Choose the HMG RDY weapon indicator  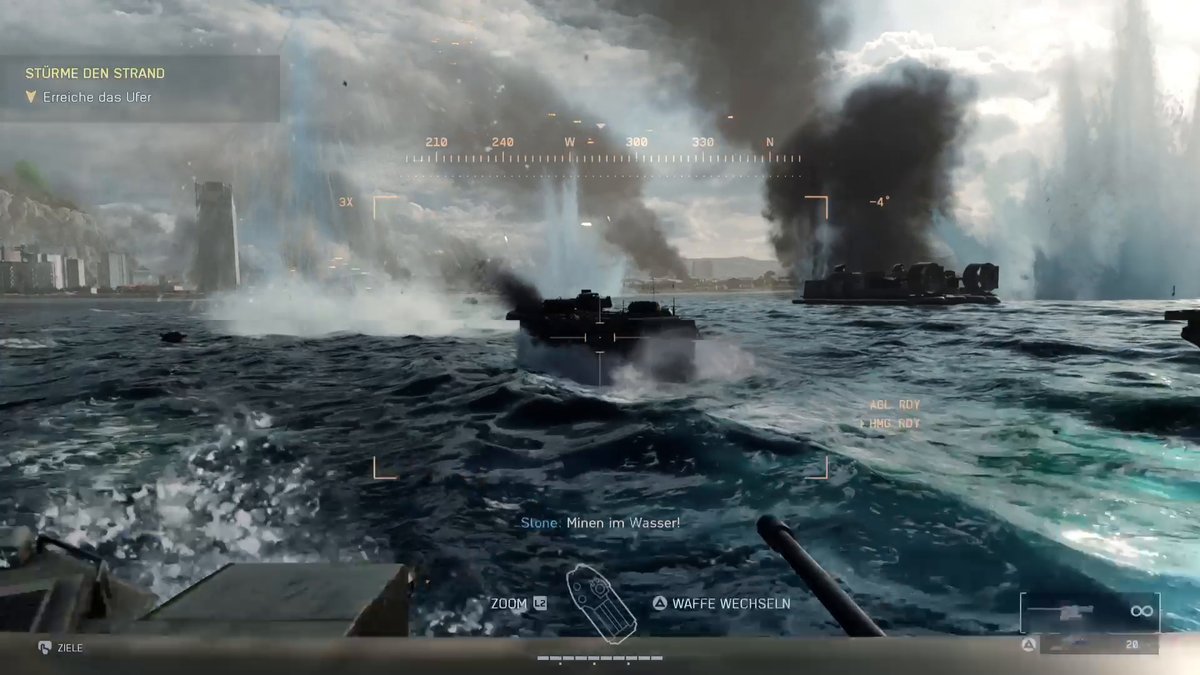click(x=894, y=424)
